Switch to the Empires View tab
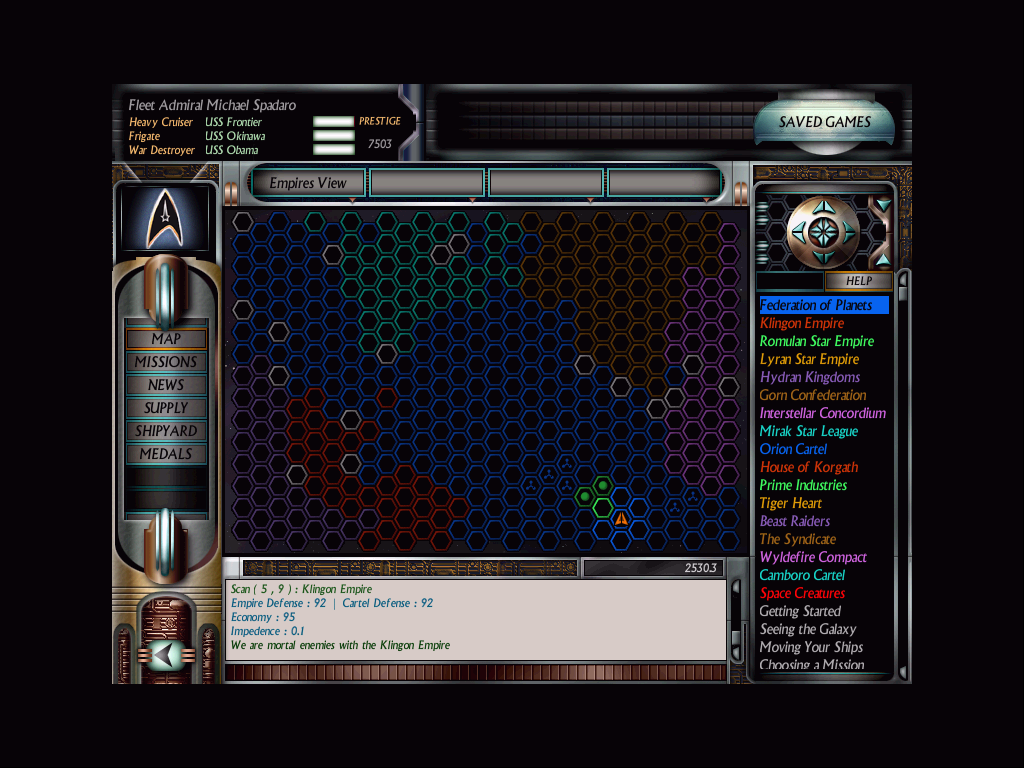This screenshot has height=768, width=1024. pos(308,183)
